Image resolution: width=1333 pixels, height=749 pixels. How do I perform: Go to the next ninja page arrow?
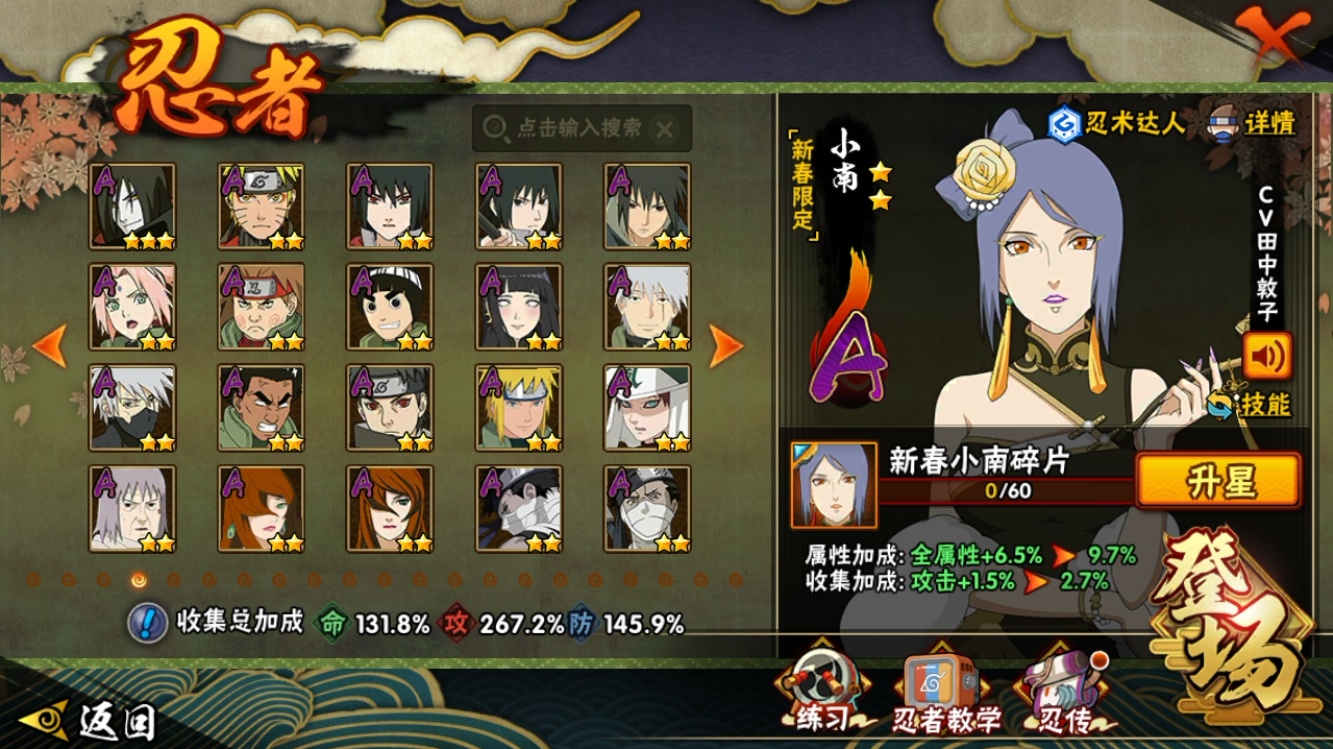coord(726,345)
